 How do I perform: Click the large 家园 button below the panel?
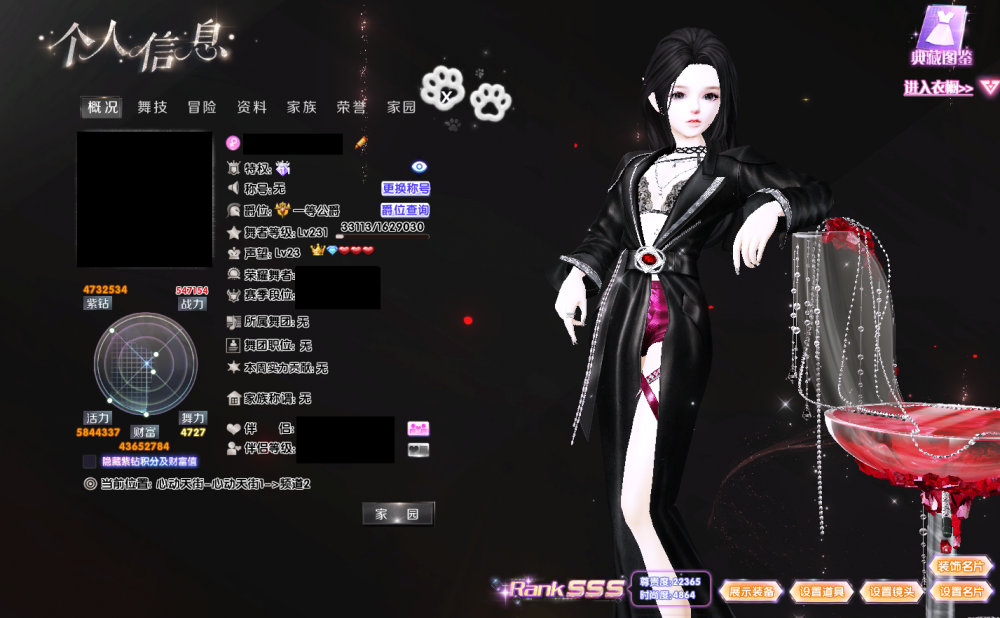coord(398,514)
